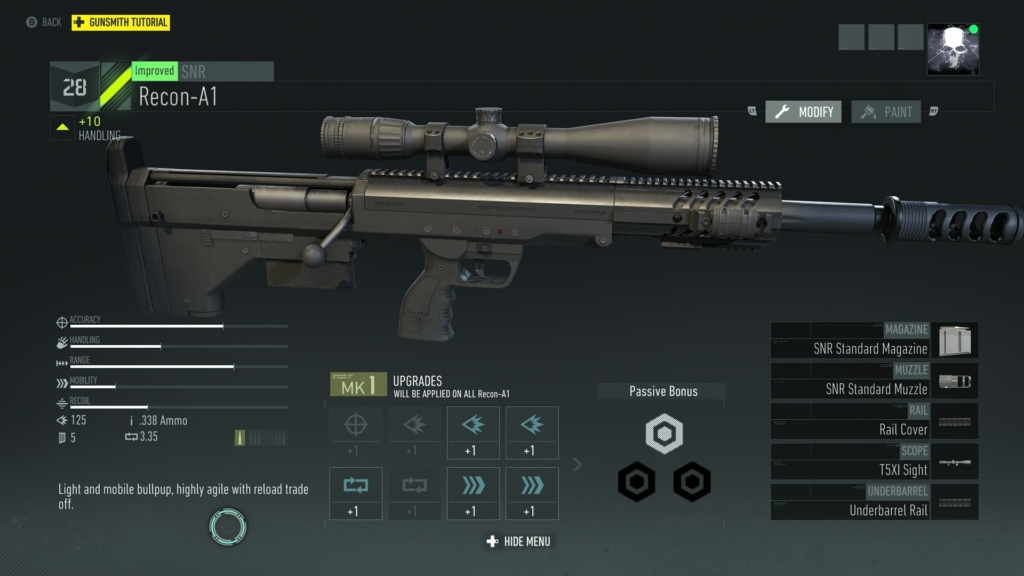This screenshot has height=576, width=1024.
Task: Switch to the Paint tab
Action: tap(887, 112)
